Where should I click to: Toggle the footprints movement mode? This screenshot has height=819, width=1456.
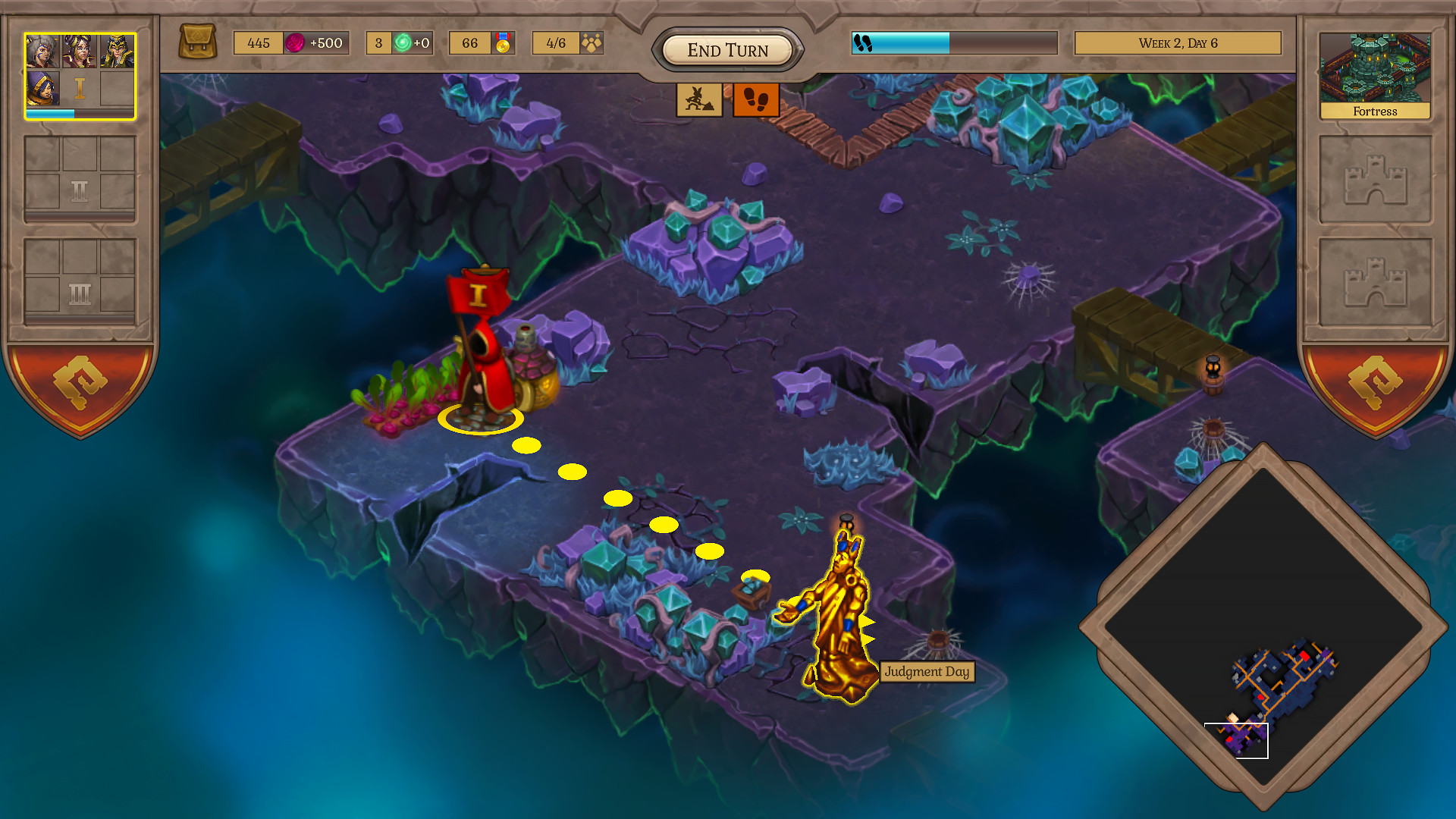755,99
